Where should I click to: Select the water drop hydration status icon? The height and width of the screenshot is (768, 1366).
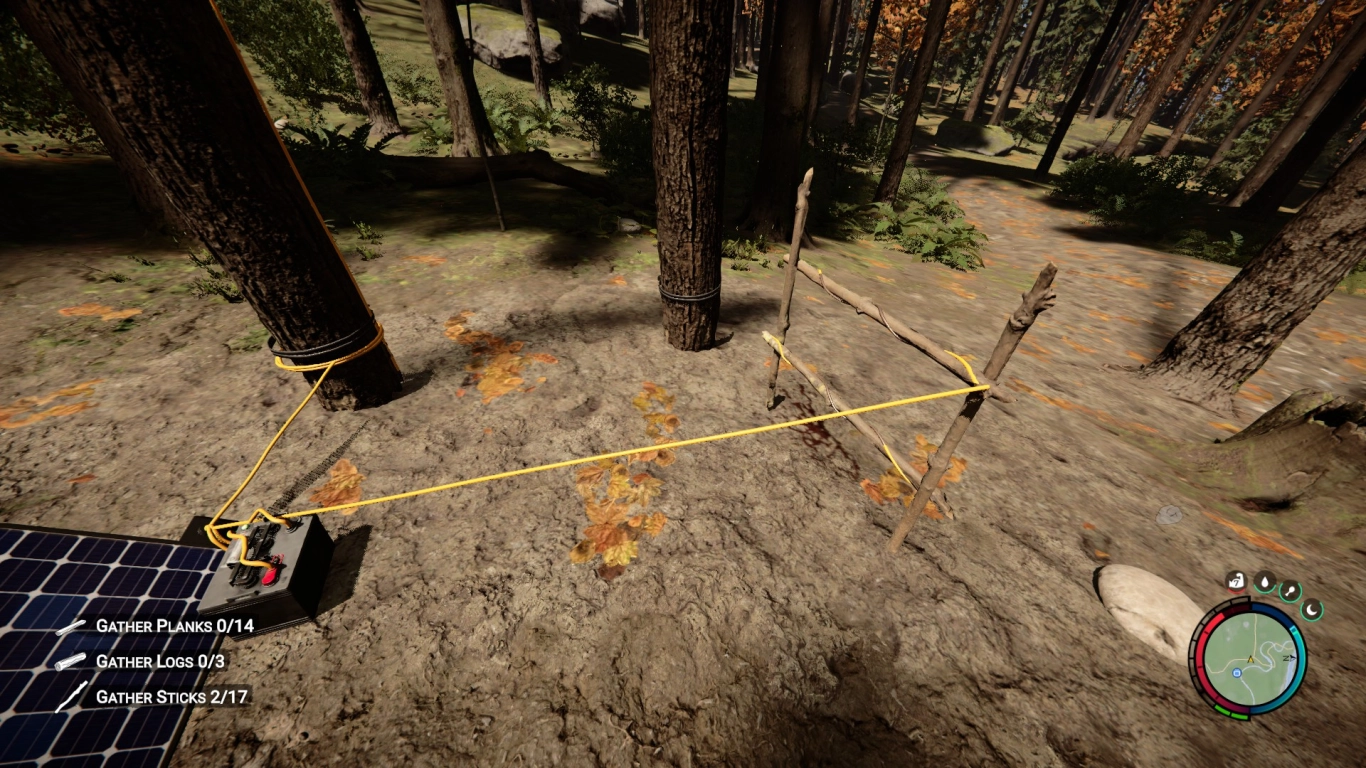[1264, 581]
